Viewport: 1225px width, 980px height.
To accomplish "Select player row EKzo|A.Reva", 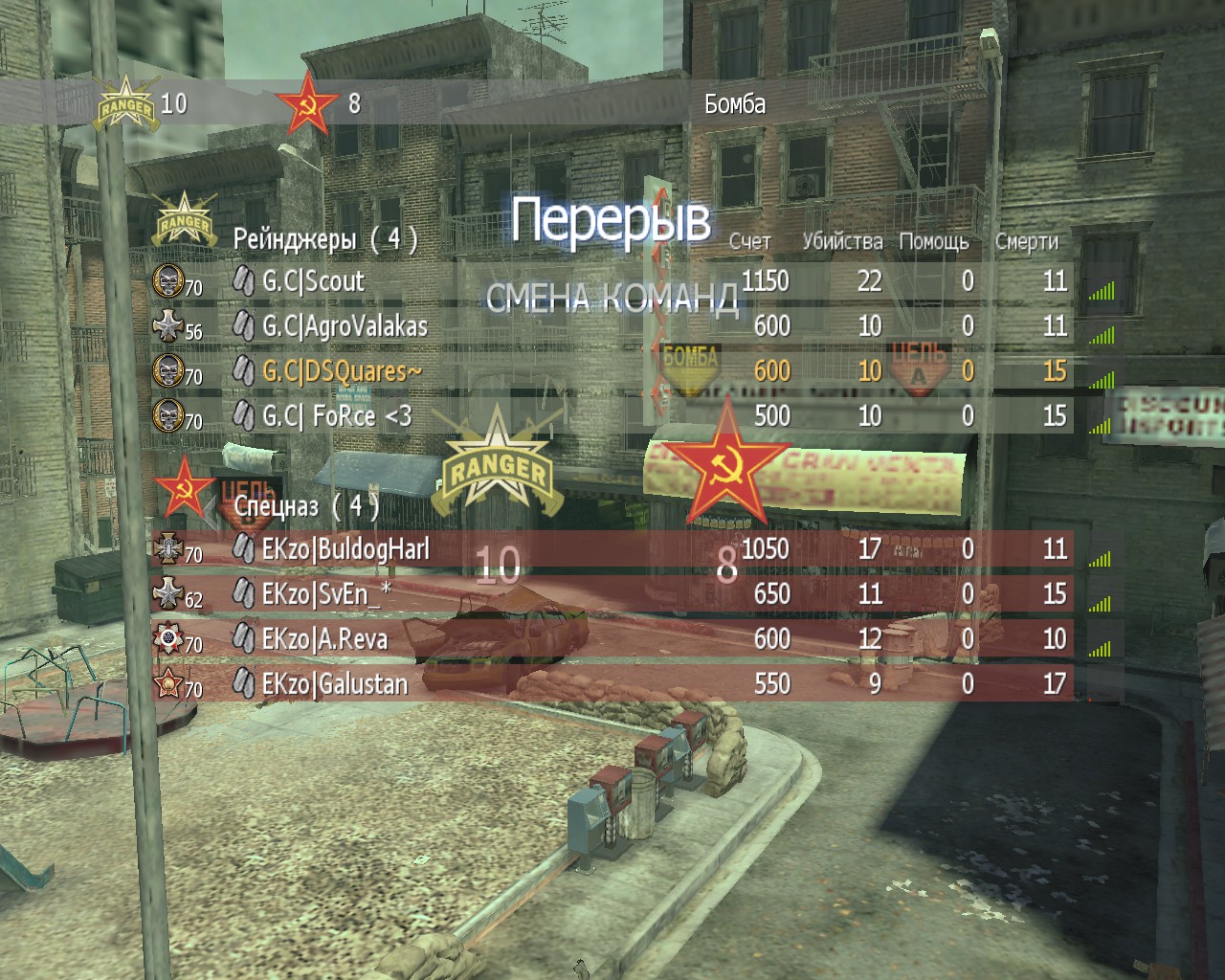I will click(x=324, y=638).
